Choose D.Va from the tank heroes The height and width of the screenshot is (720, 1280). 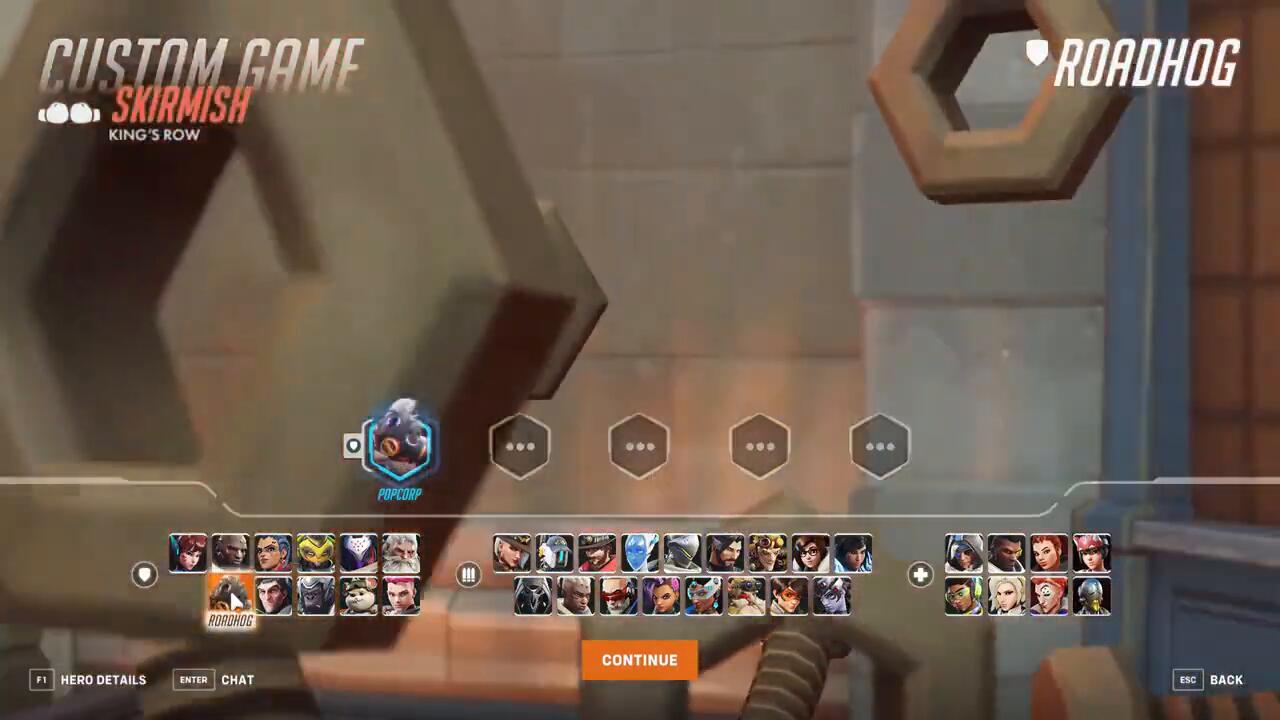point(188,553)
